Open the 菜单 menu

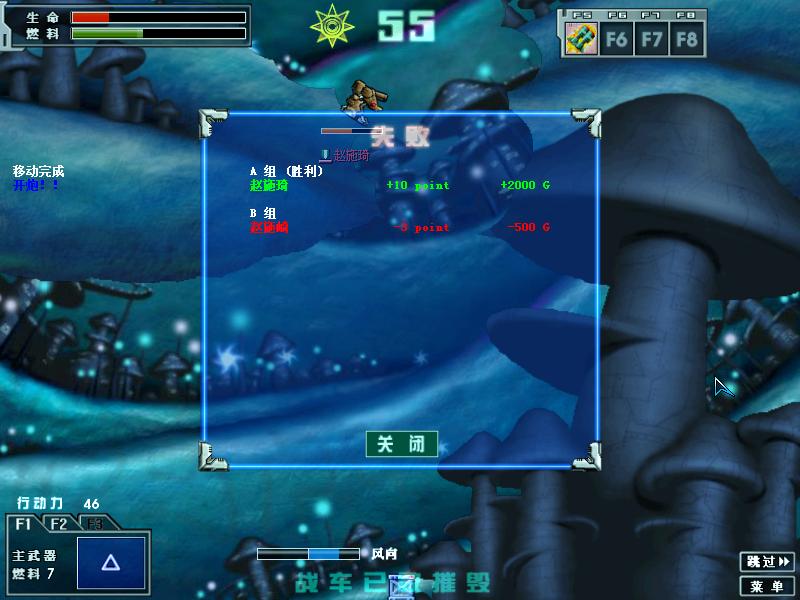tap(767, 586)
